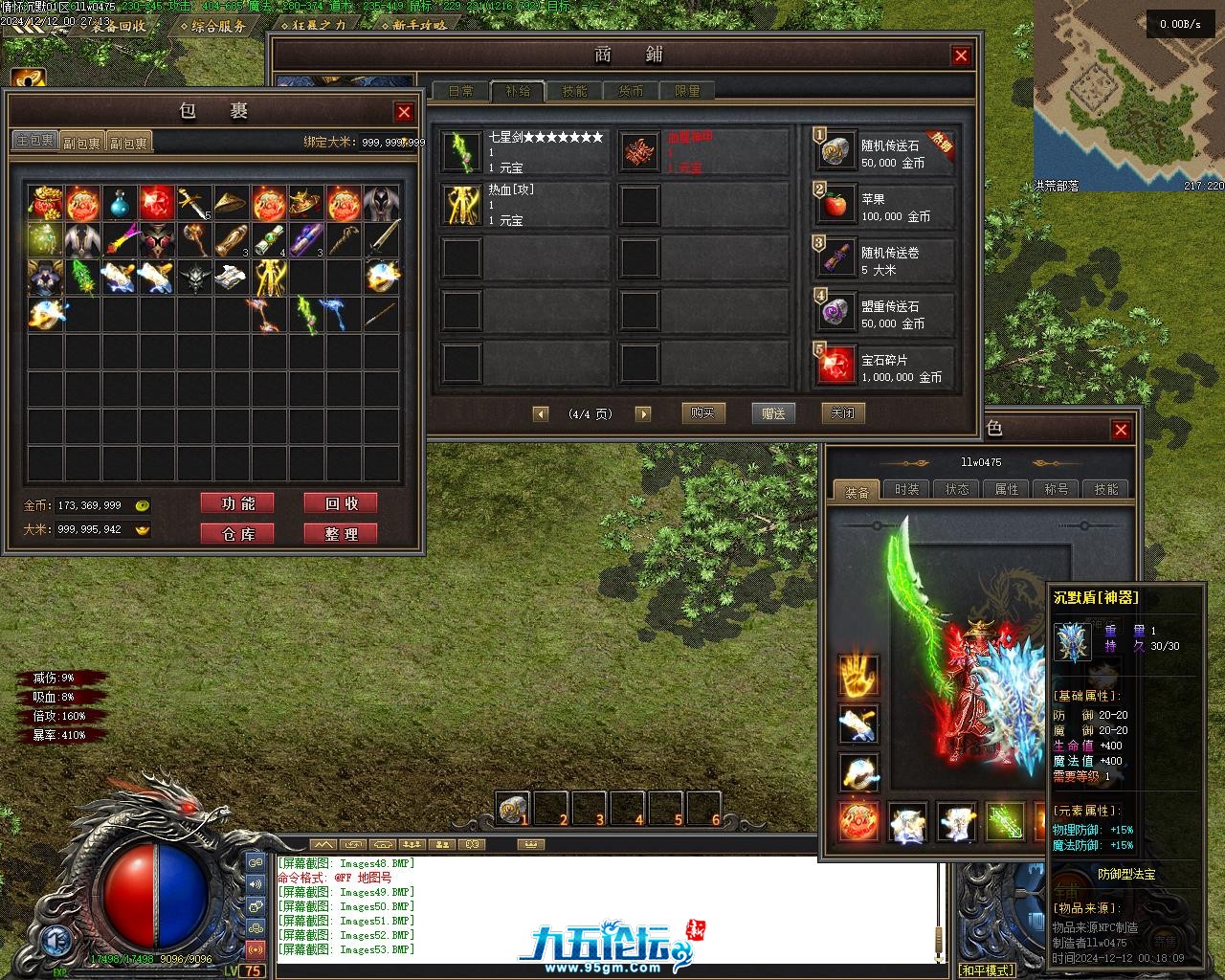Go to the next shop page
Screen dimensions: 1225x980
point(643,414)
